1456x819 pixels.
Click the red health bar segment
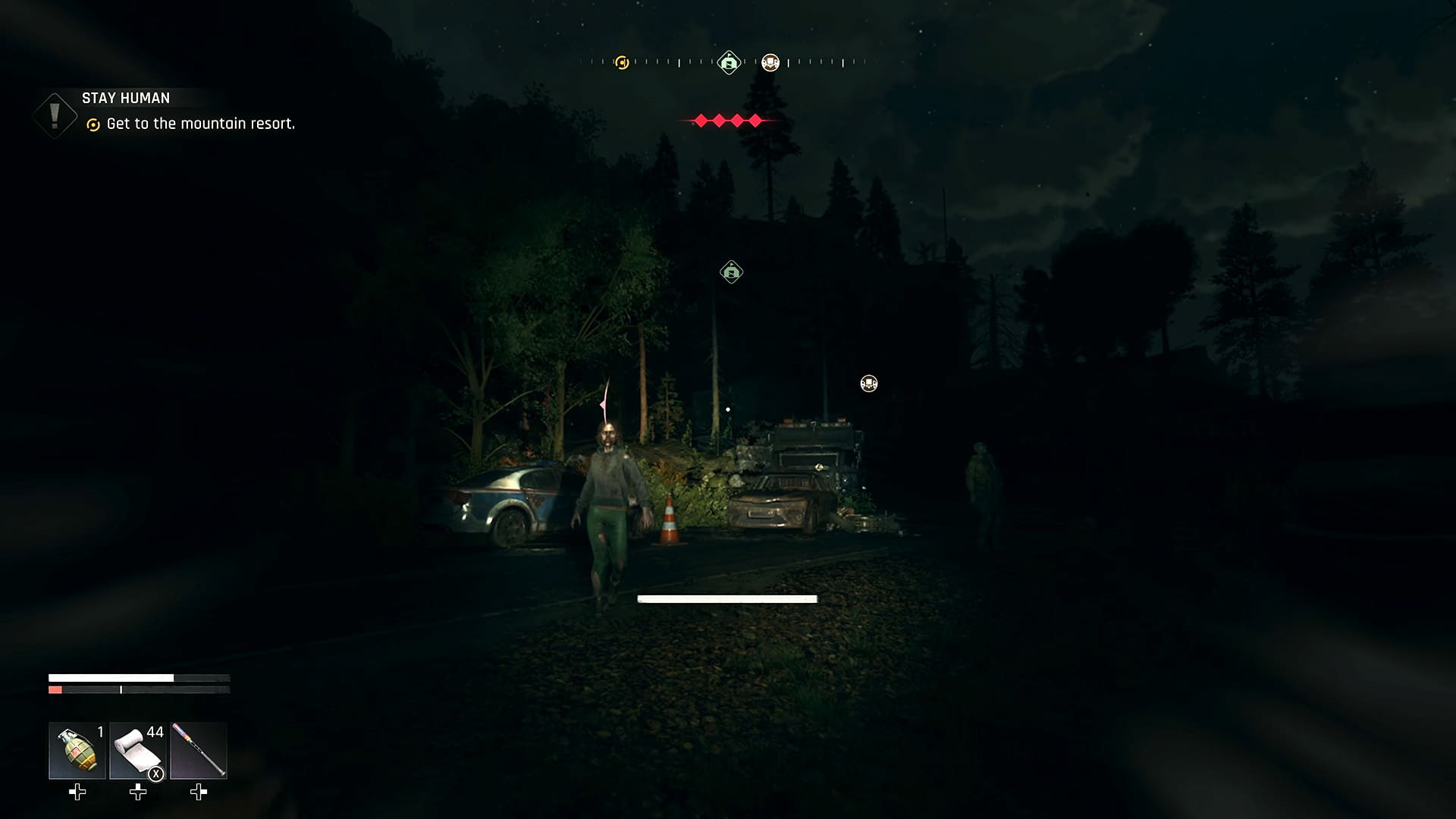[x=54, y=691]
